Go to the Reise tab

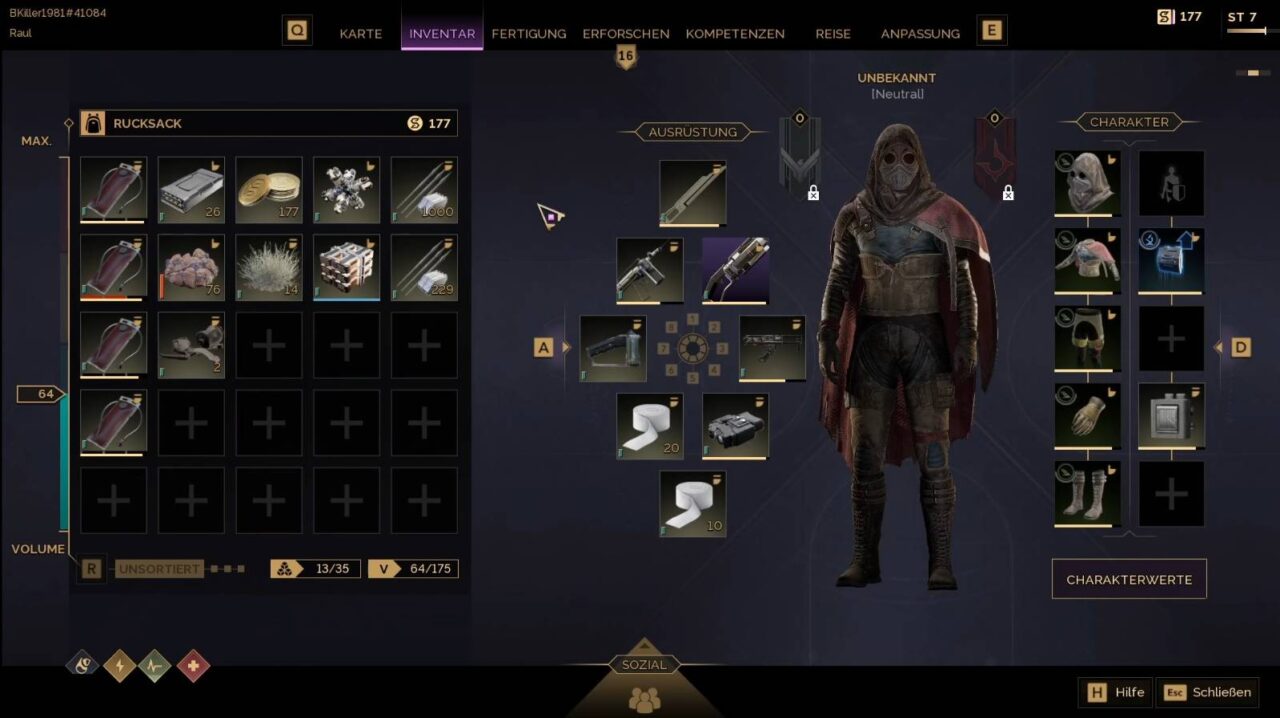(x=833, y=33)
